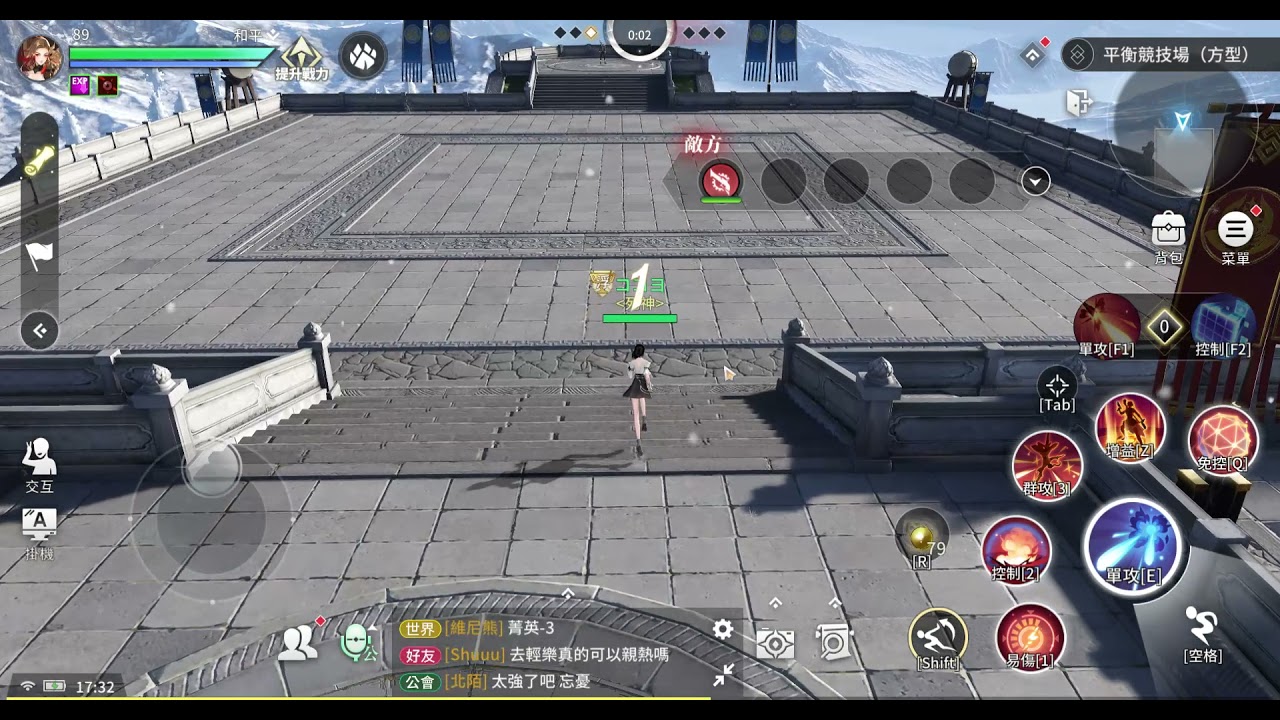Open chat settings gear icon
The height and width of the screenshot is (720, 1280).
click(x=722, y=629)
